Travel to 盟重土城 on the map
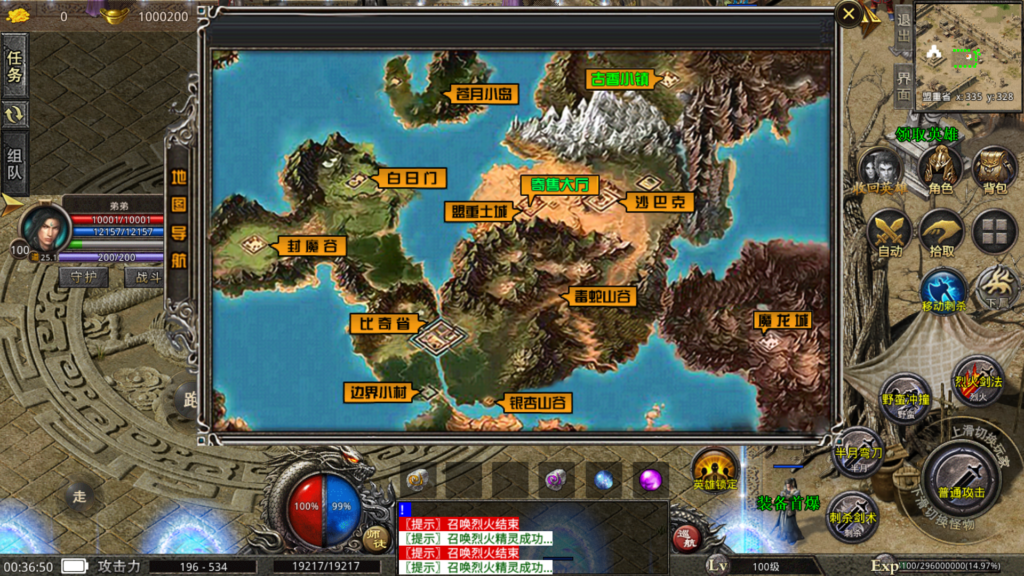This screenshot has width=1024, height=576. point(477,211)
